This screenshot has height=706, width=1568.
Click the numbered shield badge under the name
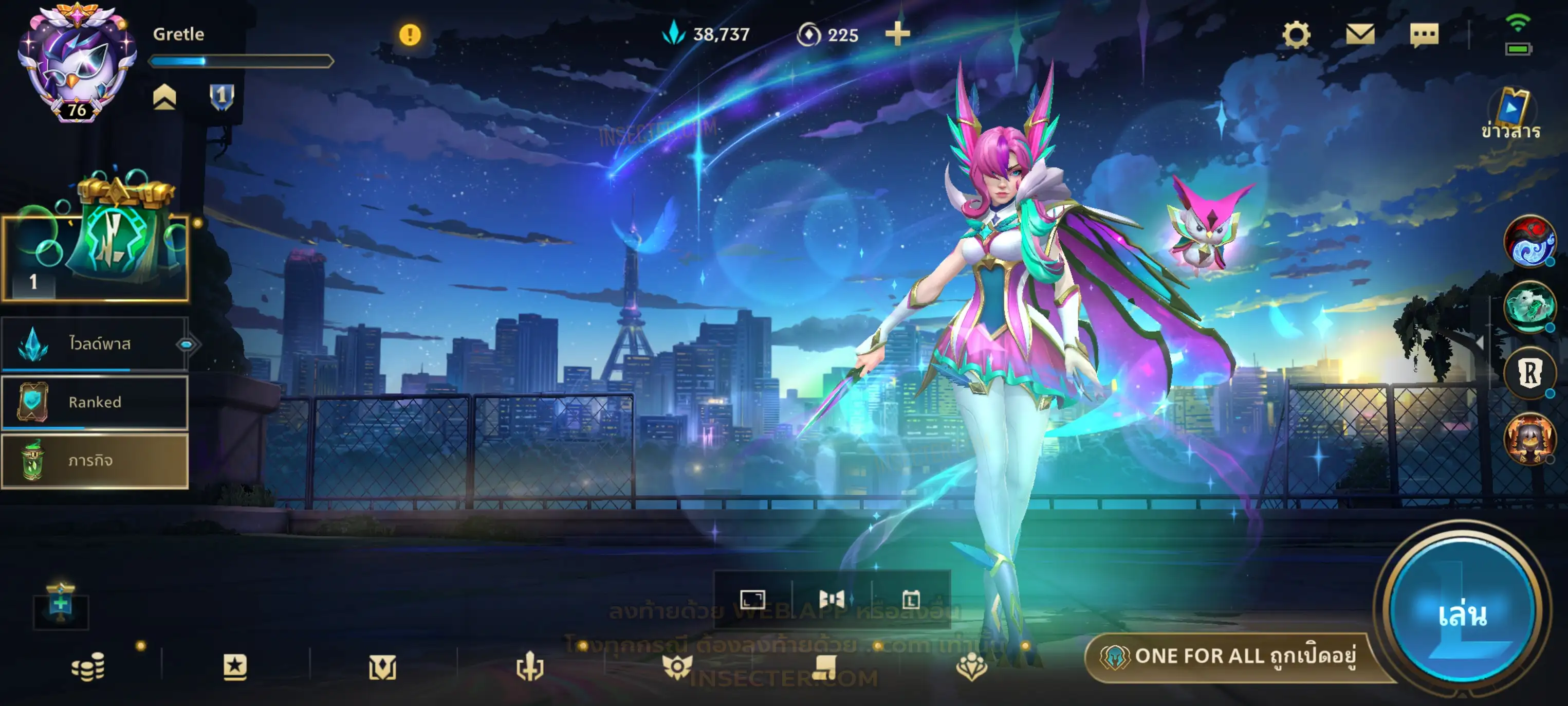[222, 96]
